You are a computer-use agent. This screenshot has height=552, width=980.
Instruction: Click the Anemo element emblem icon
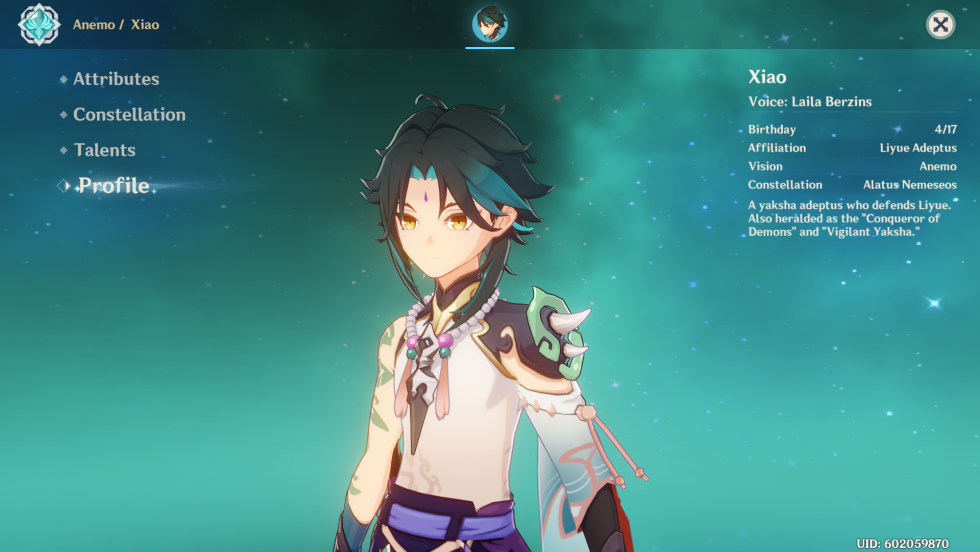39,25
